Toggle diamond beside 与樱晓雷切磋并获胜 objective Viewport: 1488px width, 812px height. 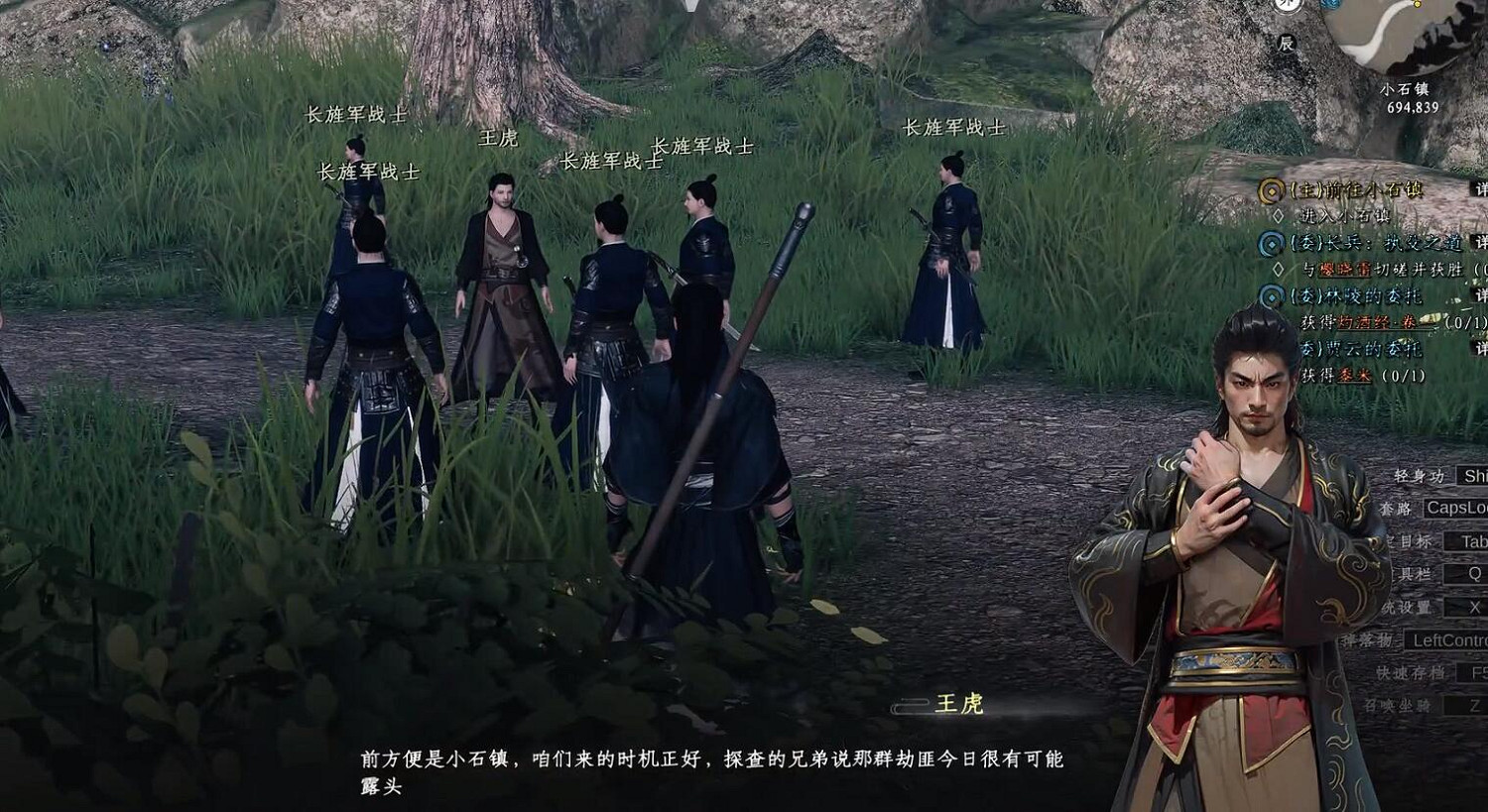click(1279, 270)
